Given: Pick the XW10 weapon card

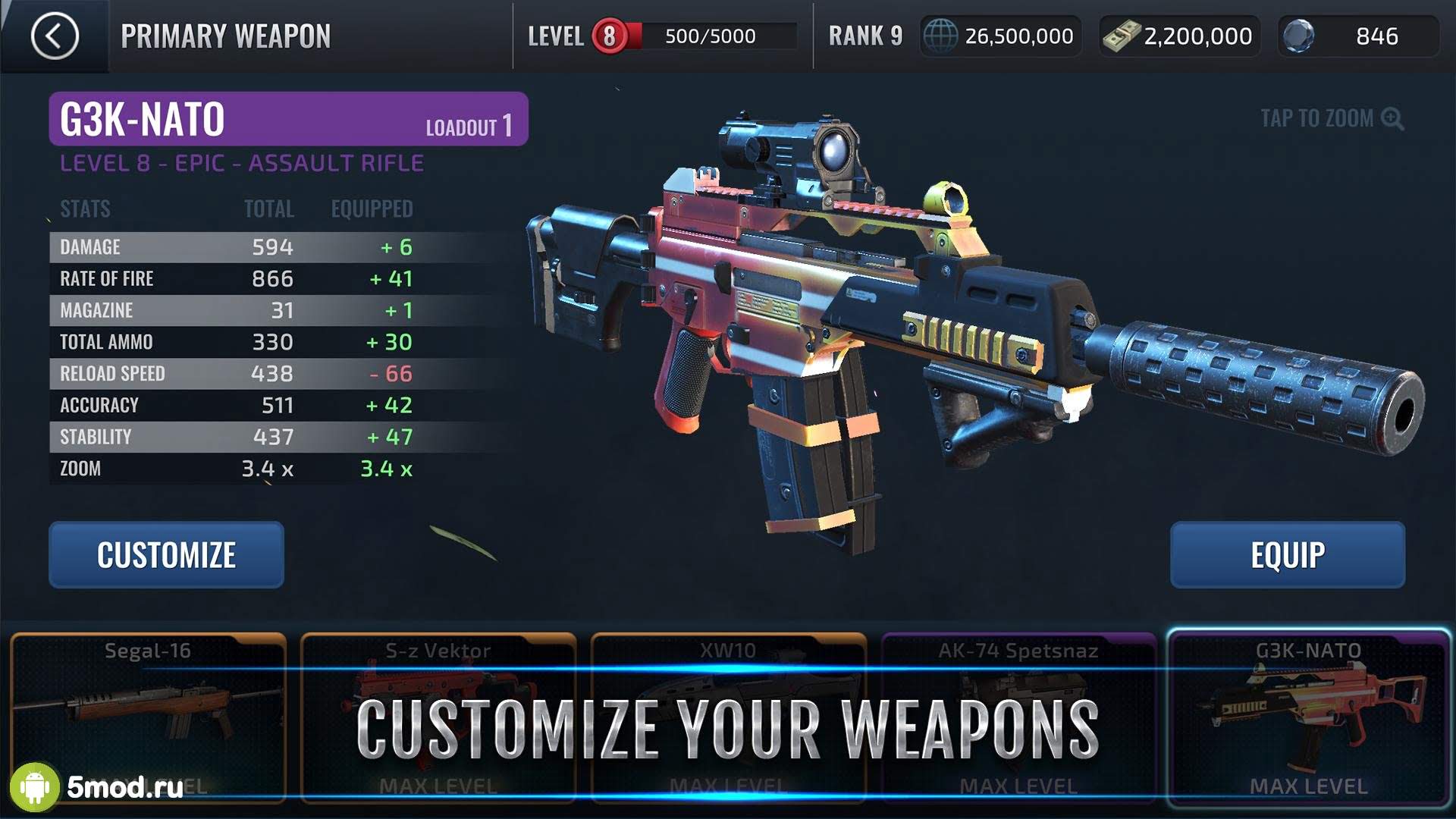Looking at the screenshot, I should click(x=728, y=717).
